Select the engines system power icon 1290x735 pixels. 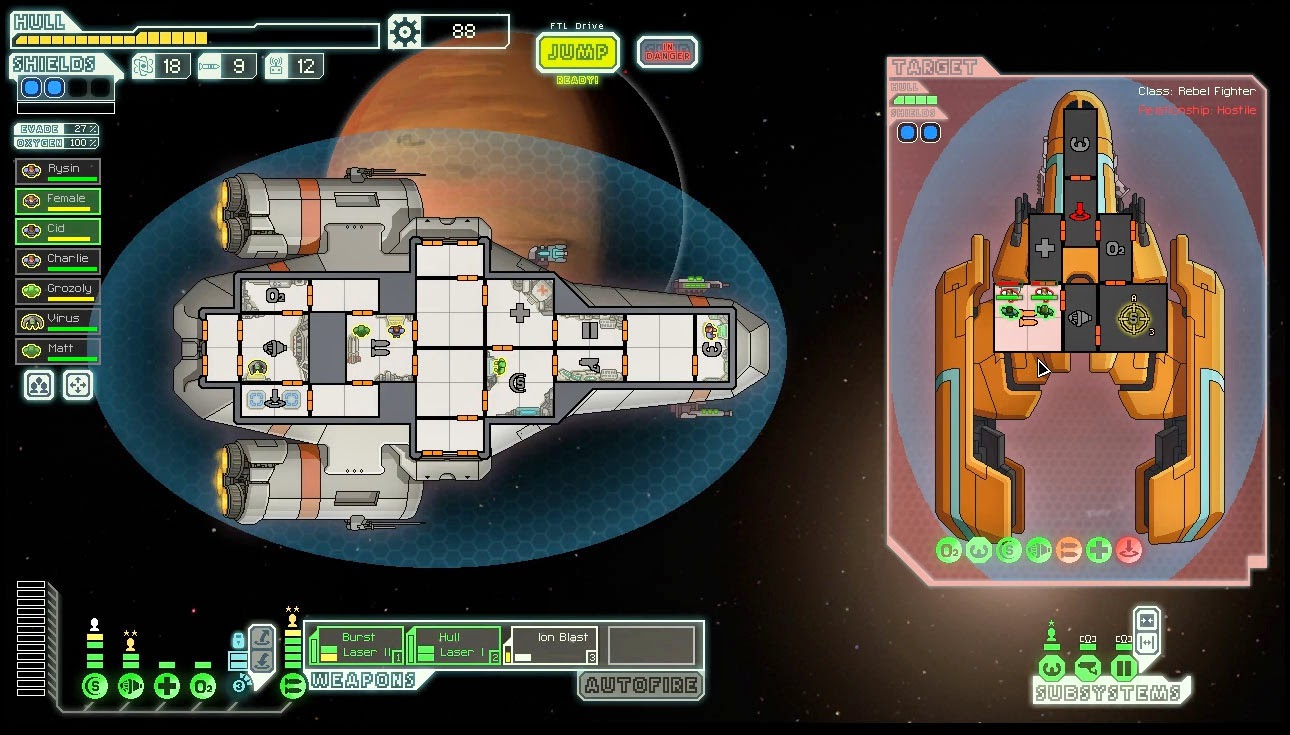[x=130, y=687]
